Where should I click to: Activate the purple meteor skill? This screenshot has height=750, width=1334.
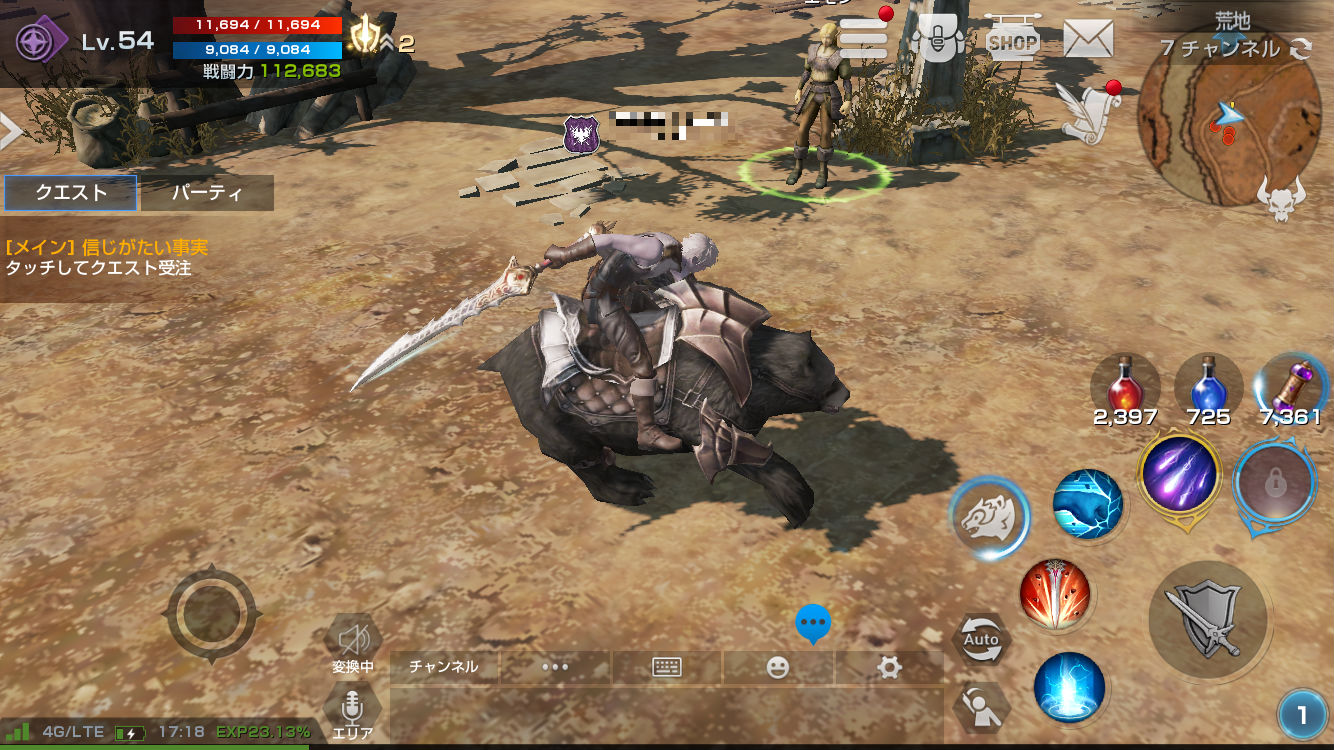[1179, 472]
